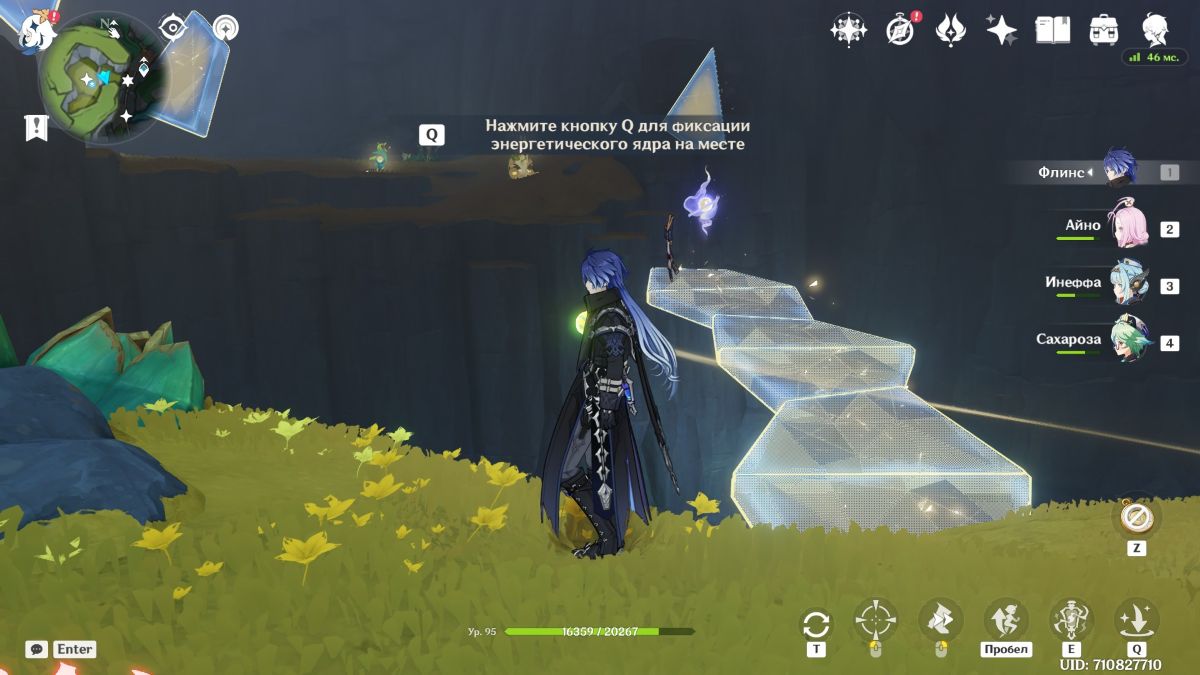Use the compass gadget icon
Viewport: 1200px width, 675px height.
(1136, 518)
